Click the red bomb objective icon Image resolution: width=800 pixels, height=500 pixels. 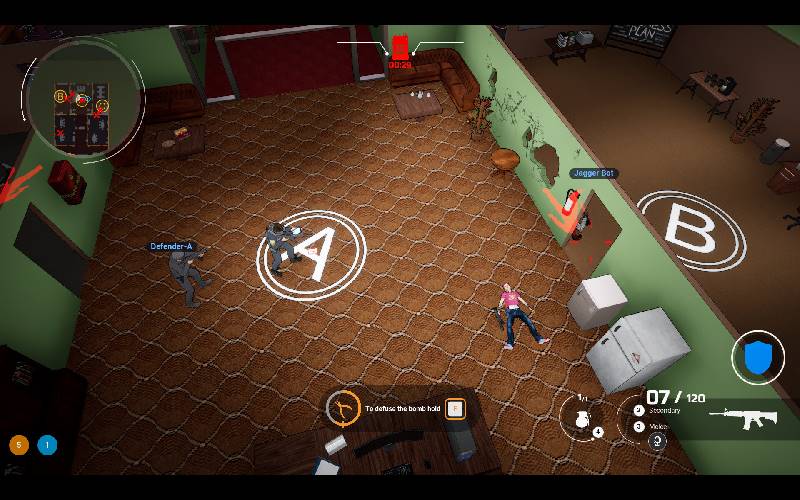[x=400, y=46]
